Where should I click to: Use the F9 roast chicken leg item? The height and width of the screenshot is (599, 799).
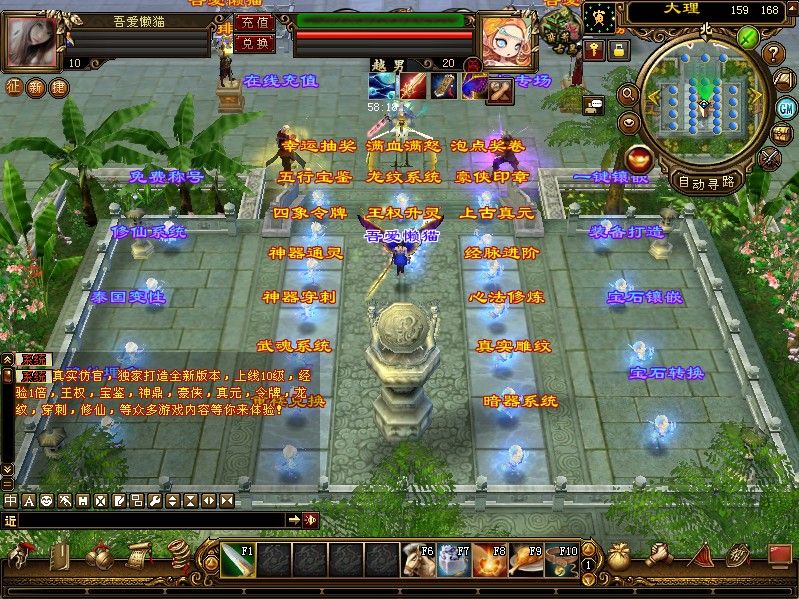click(525, 560)
